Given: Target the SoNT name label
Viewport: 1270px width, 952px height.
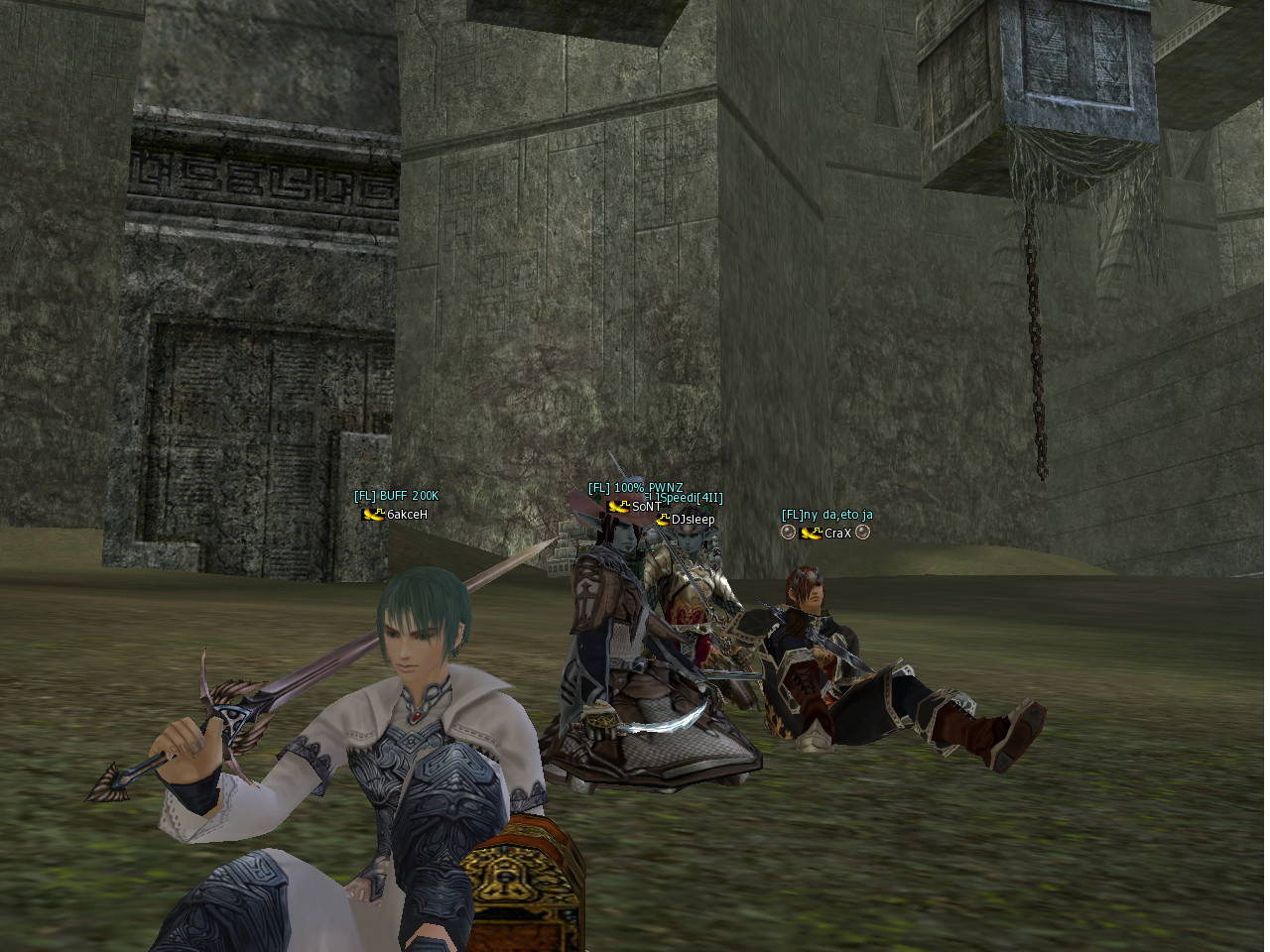Looking at the screenshot, I should pyautogui.click(x=646, y=507).
